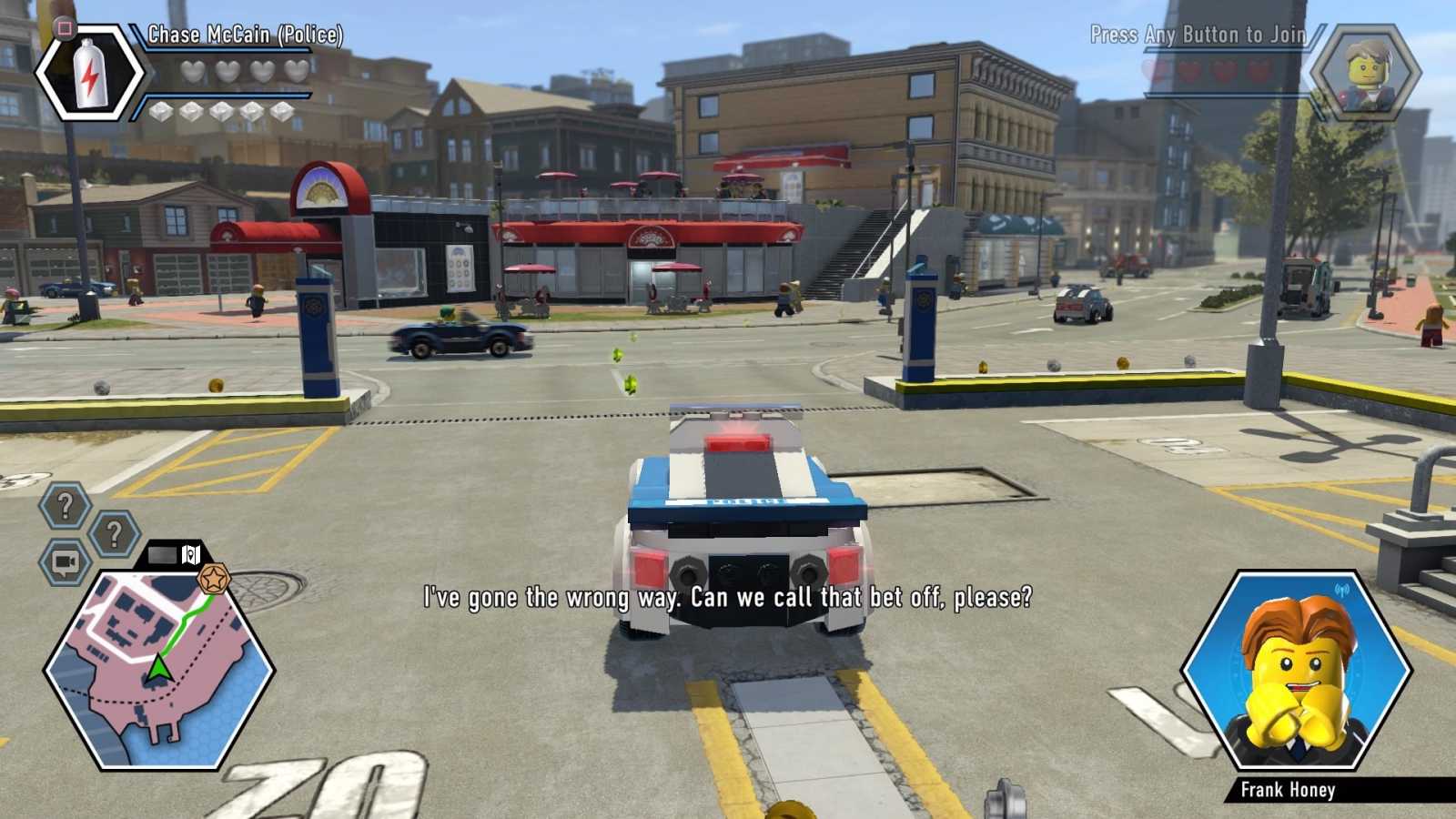This screenshot has height=819, width=1456.
Task: Click Frank Honey's subtitle dialogue text
Action: 726,598
